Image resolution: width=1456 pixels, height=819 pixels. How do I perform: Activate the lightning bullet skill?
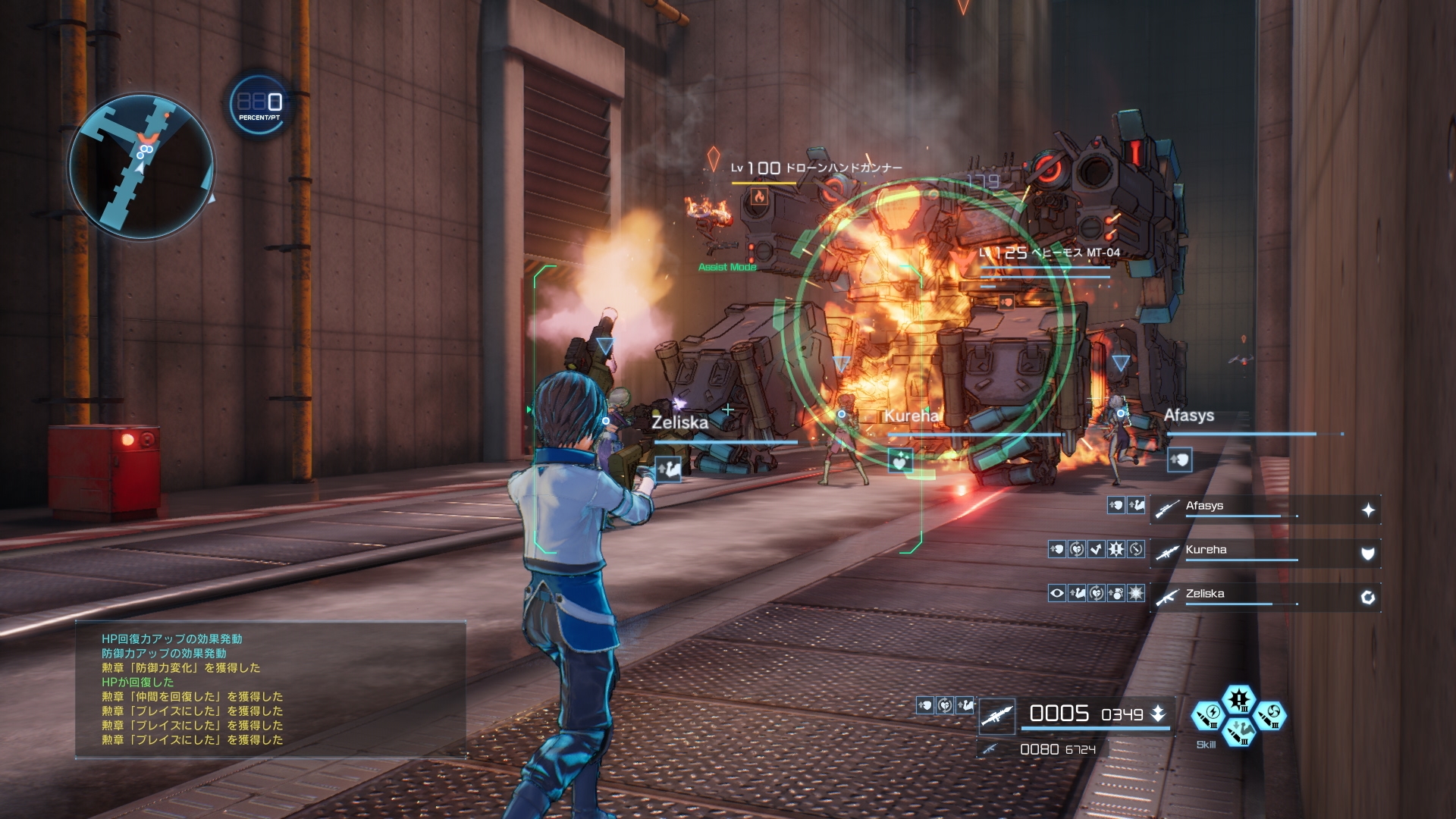coord(1209,716)
